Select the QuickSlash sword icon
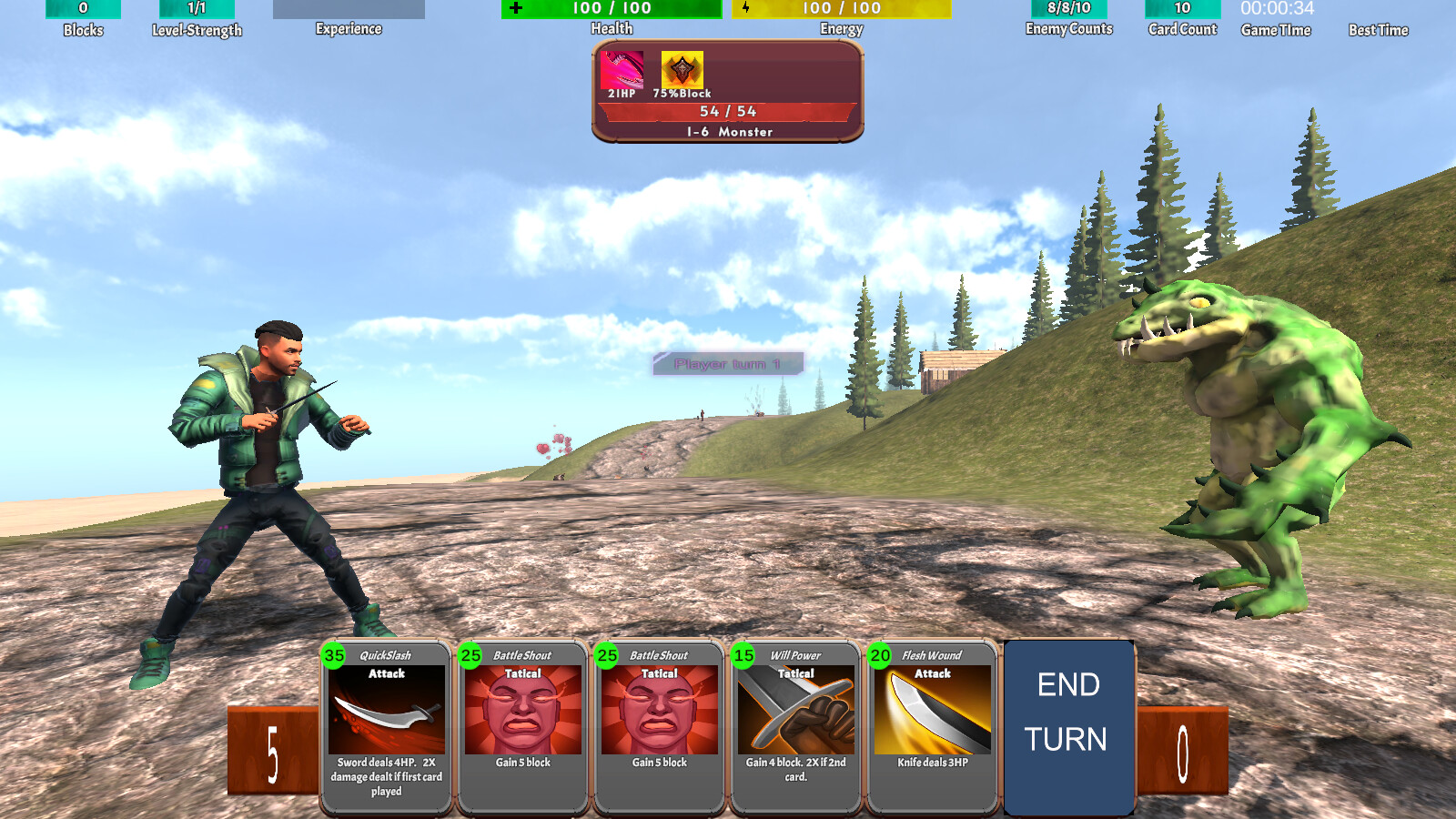Image resolution: width=1456 pixels, height=819 pixels. click(385, 714)
